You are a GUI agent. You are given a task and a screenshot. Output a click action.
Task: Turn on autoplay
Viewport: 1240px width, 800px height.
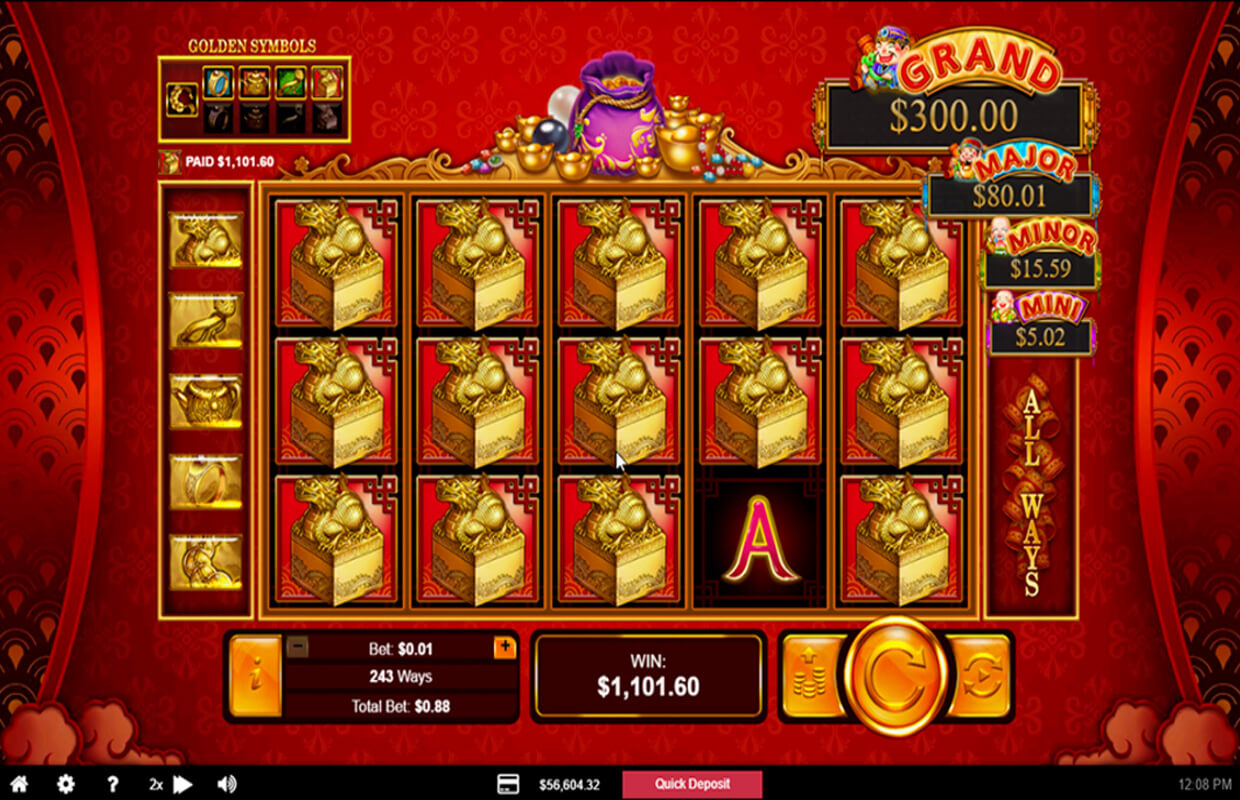(981, 677)
